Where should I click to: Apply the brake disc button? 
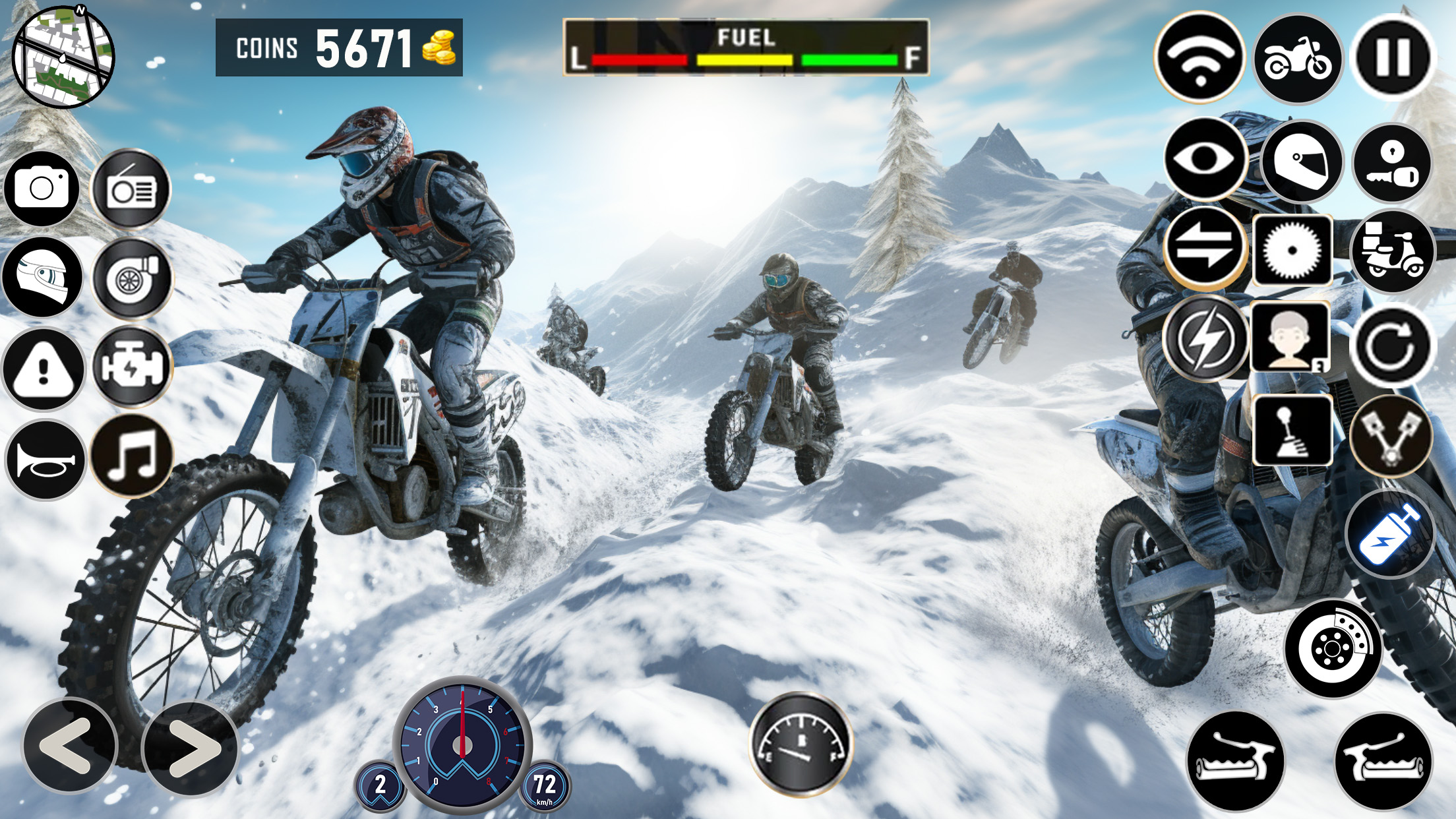[x=1333, y=649]
